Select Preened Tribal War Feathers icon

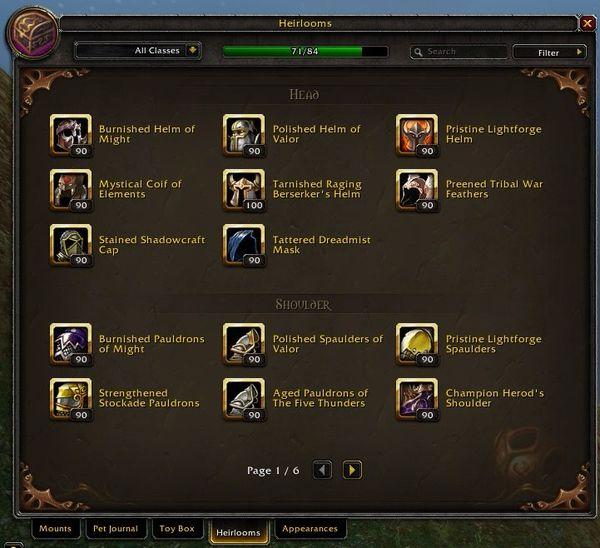pos(417,190)
